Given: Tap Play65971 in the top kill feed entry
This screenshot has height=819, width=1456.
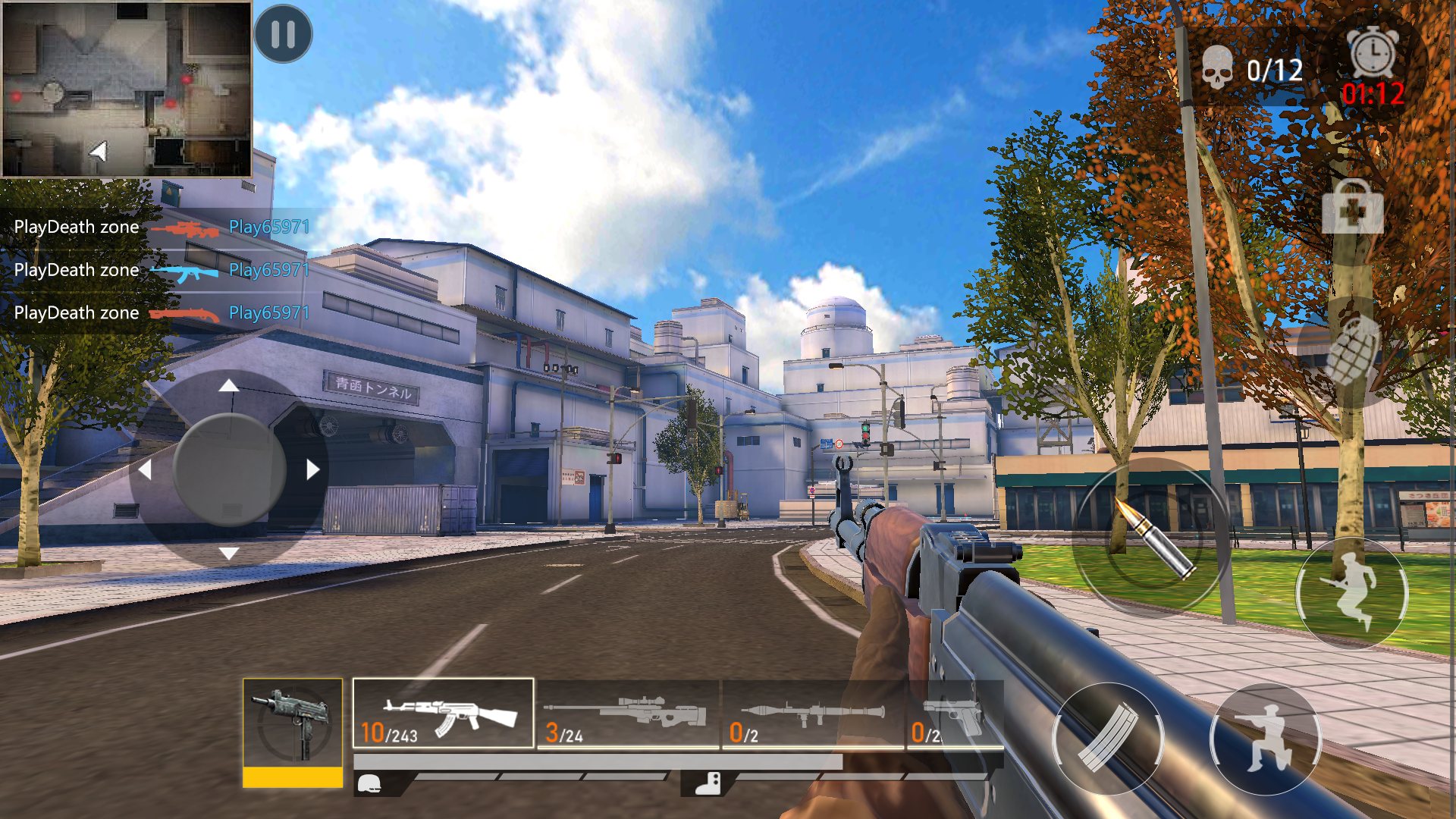Looking at the screenshot, I should 269,226.
